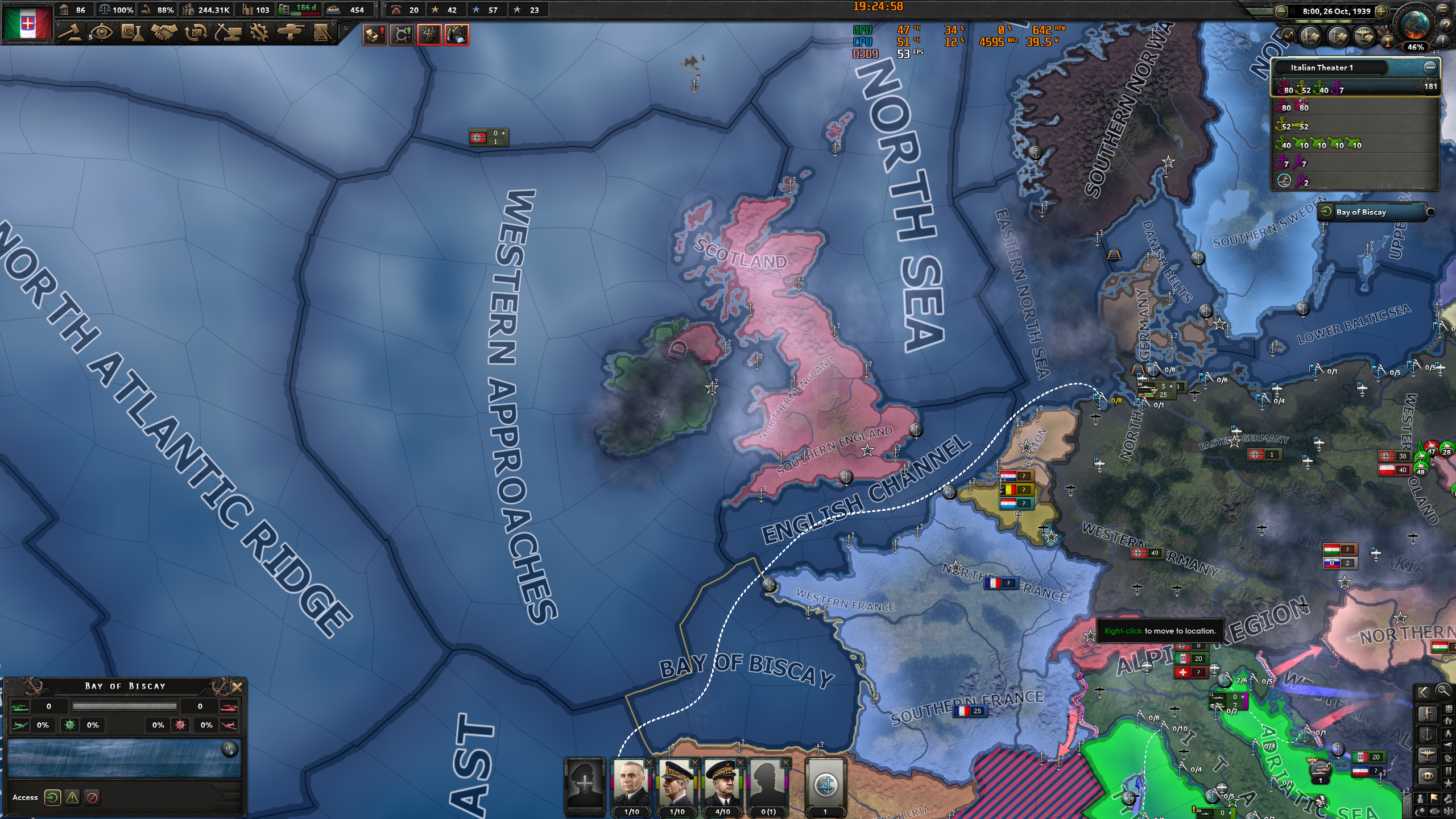Collapse the Italian Theater 1 panel
The width and height of the screenshot is (1456, 819).
[1430, 67]
